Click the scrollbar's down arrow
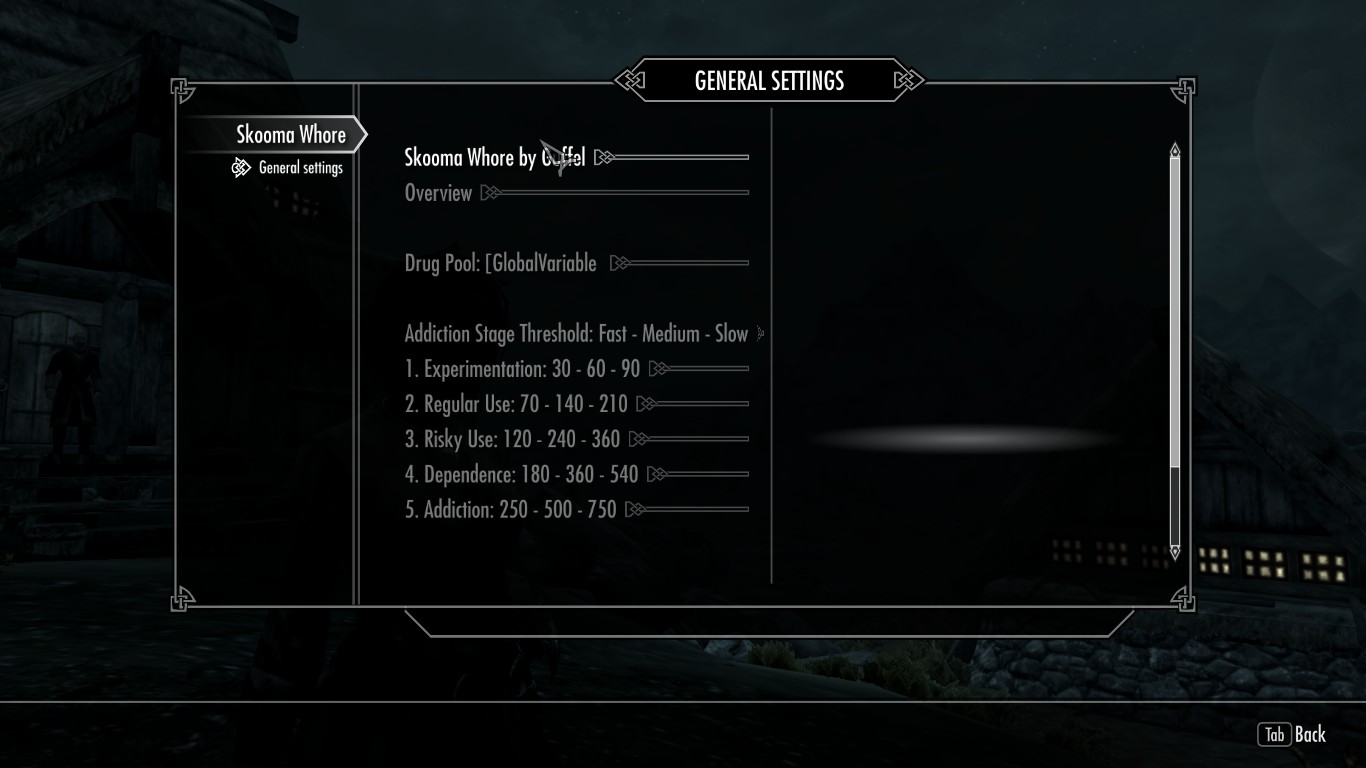1366x768 pixels. 1175,551
